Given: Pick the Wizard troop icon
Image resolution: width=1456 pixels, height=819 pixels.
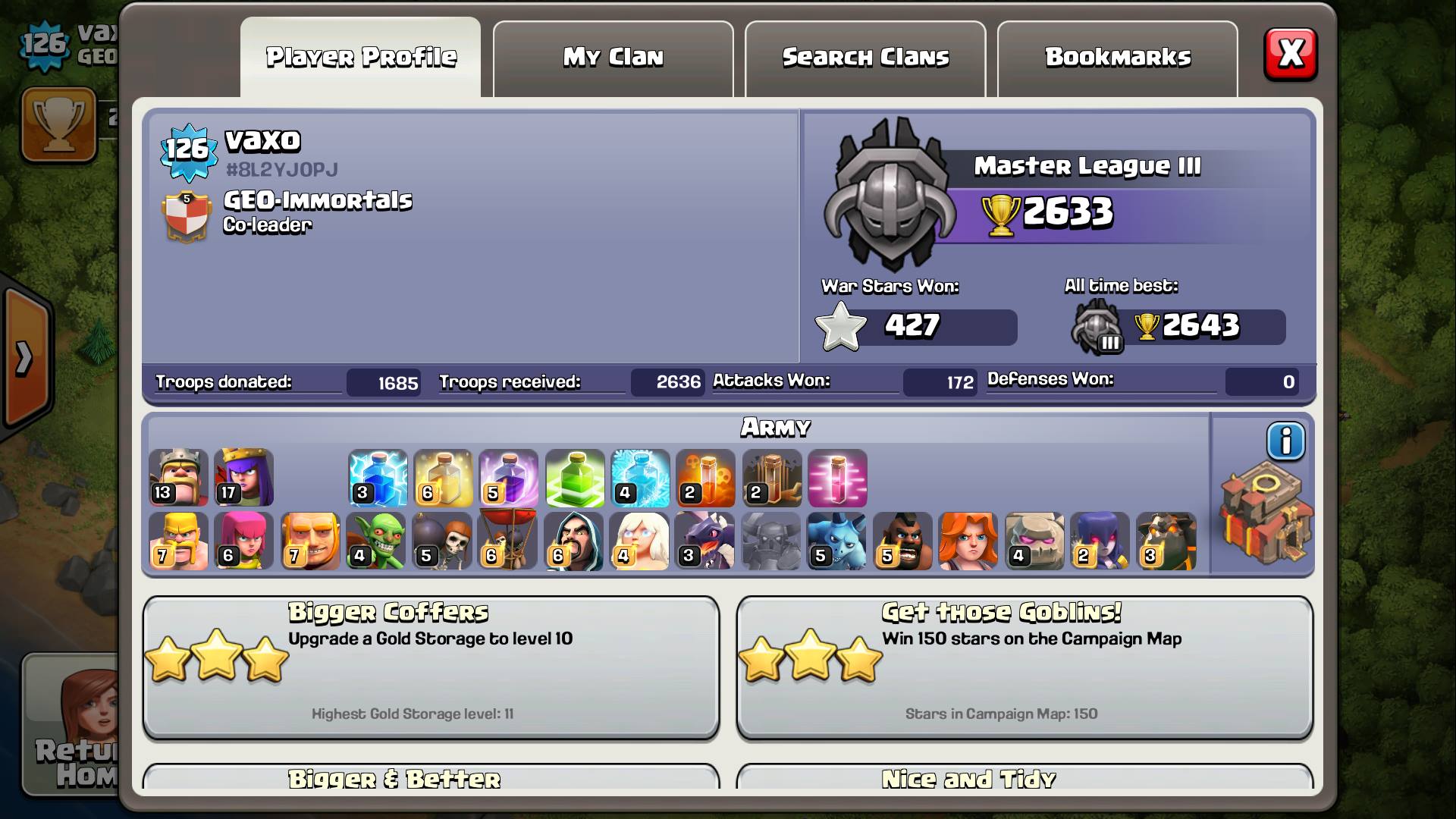Looking at the screenshot, I should [x=573, y=541].
